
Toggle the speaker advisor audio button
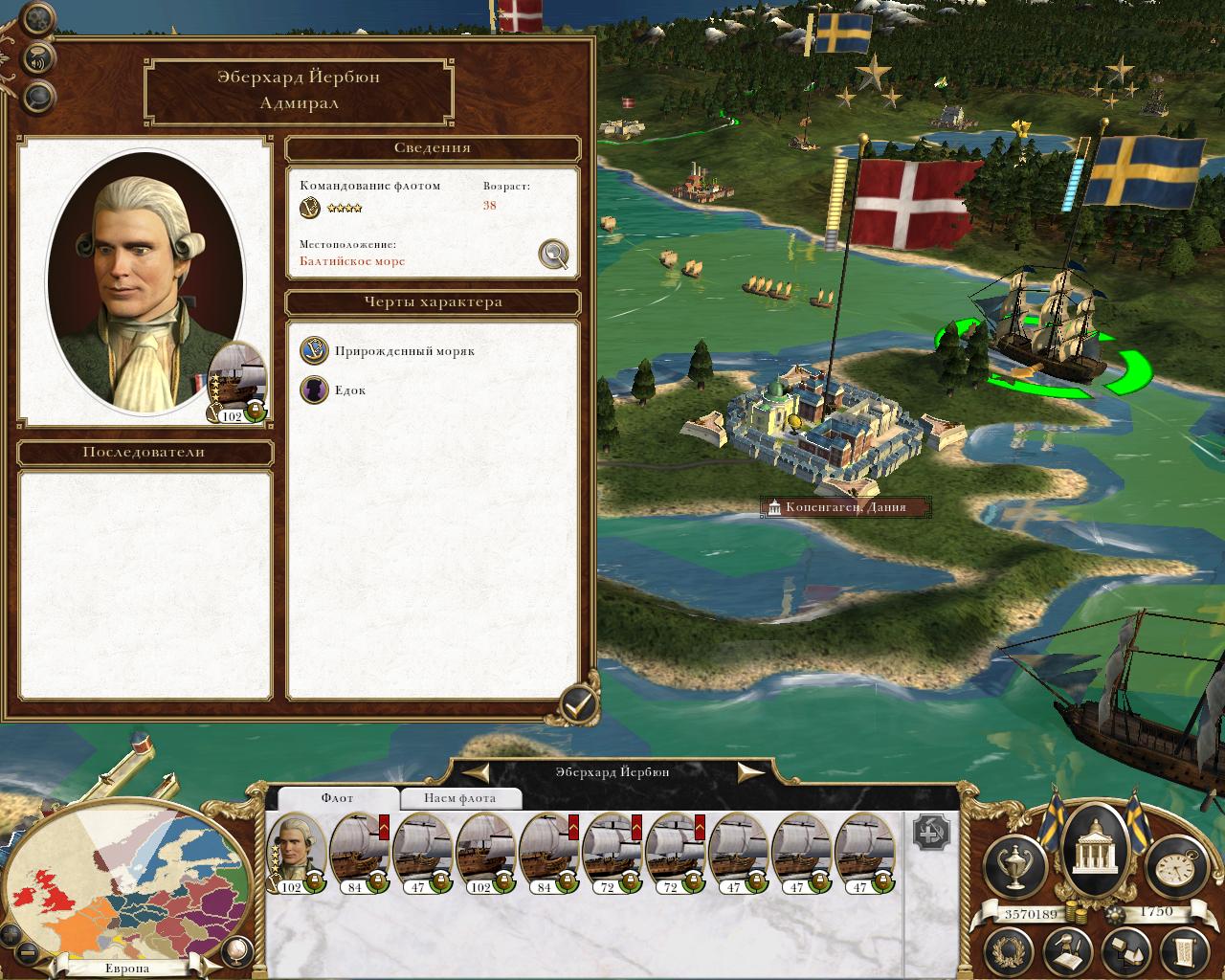tap(38, 57)
